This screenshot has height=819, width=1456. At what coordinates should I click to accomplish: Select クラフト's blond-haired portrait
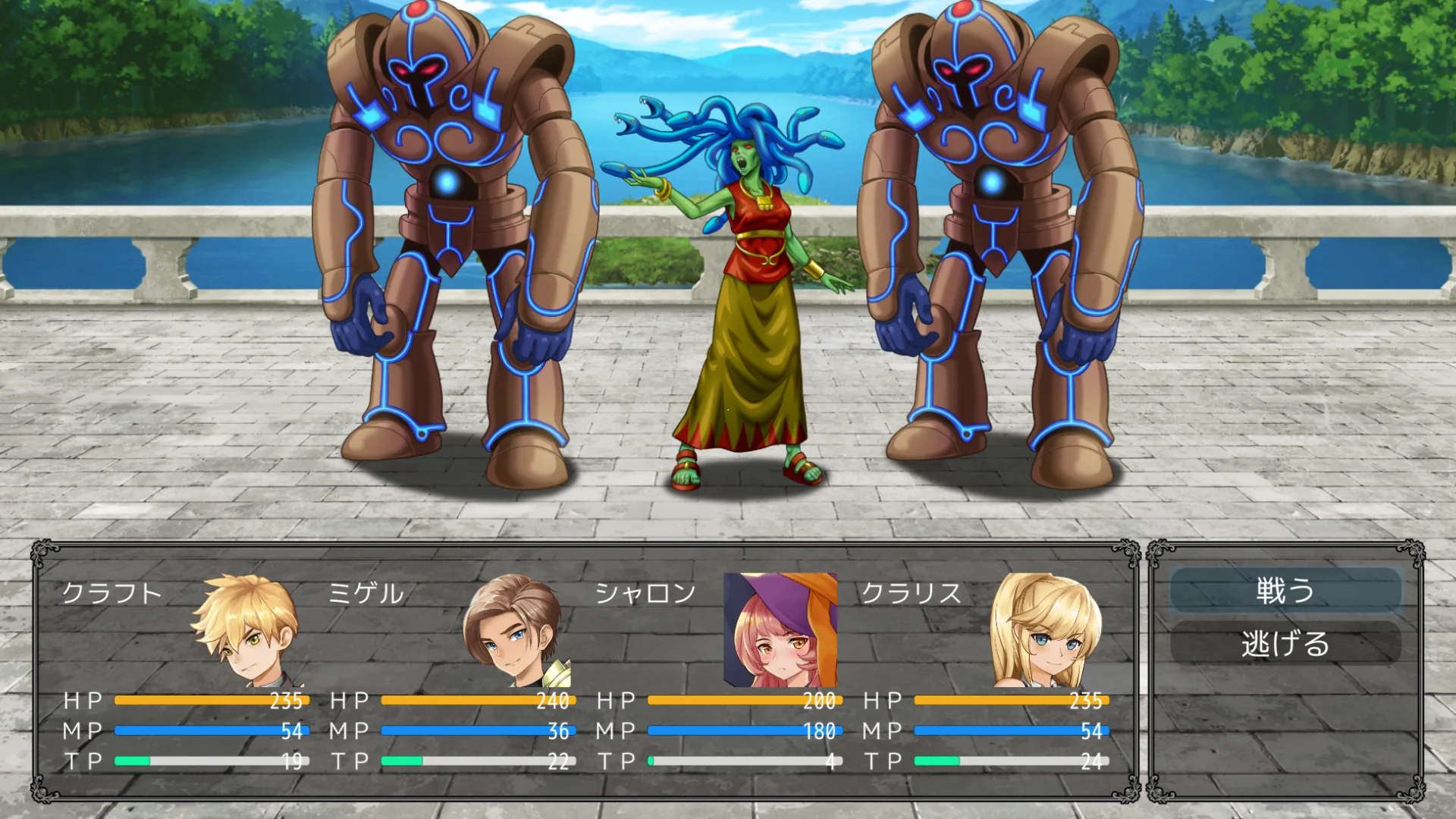point(247,631)
